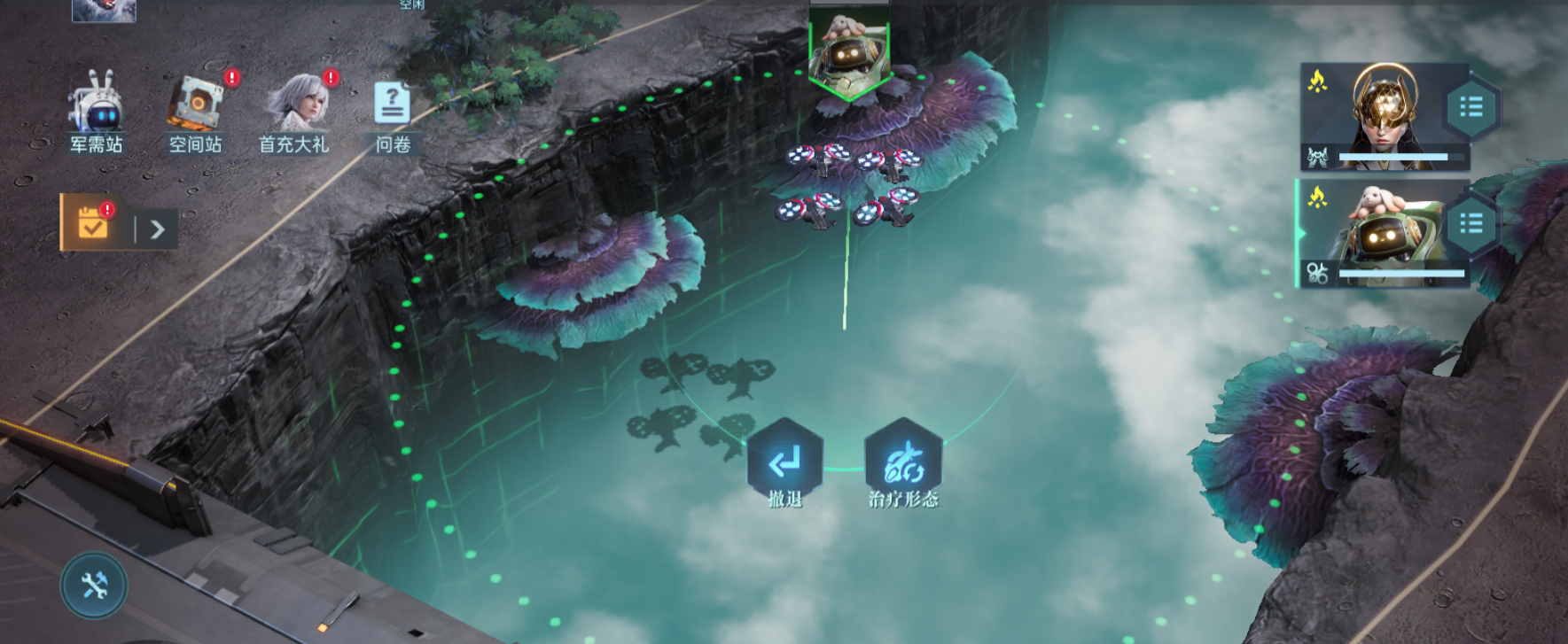Open the wrench and hammer build menu
Screen dimensions: 1568x644
94,586
